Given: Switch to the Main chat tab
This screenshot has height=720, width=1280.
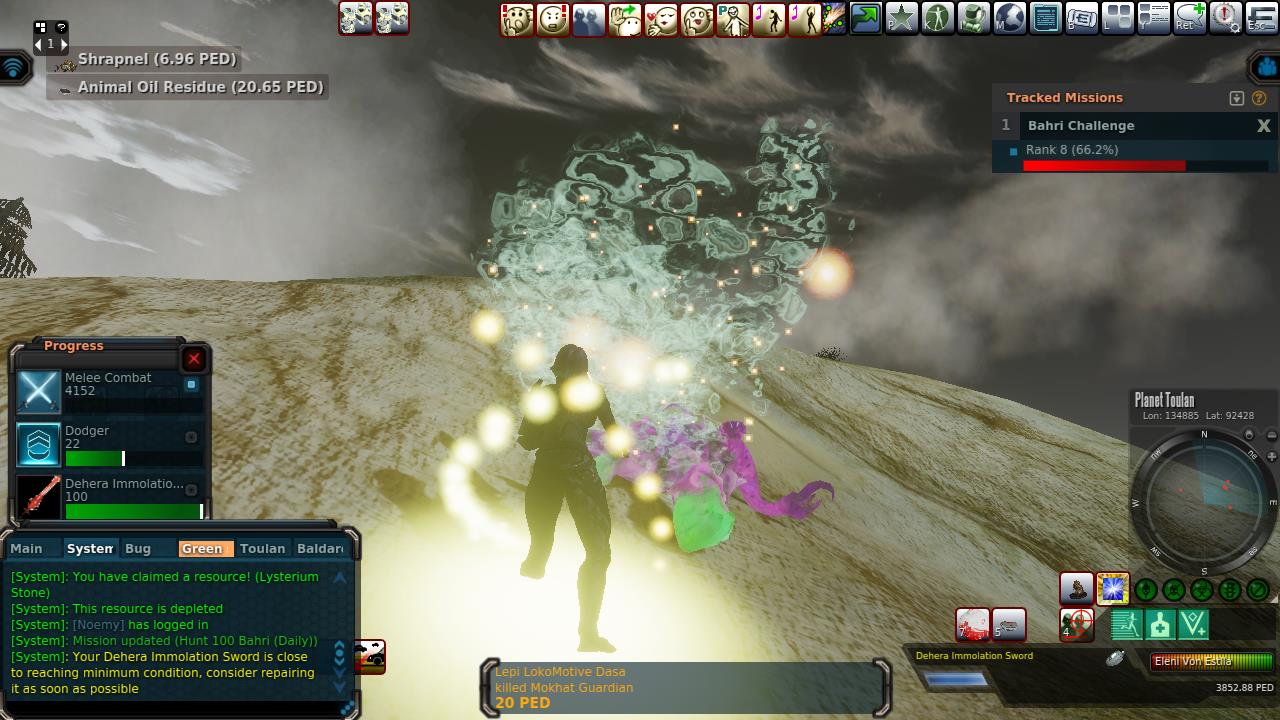Looking at the screenshot, I should (x=27, y=548).
